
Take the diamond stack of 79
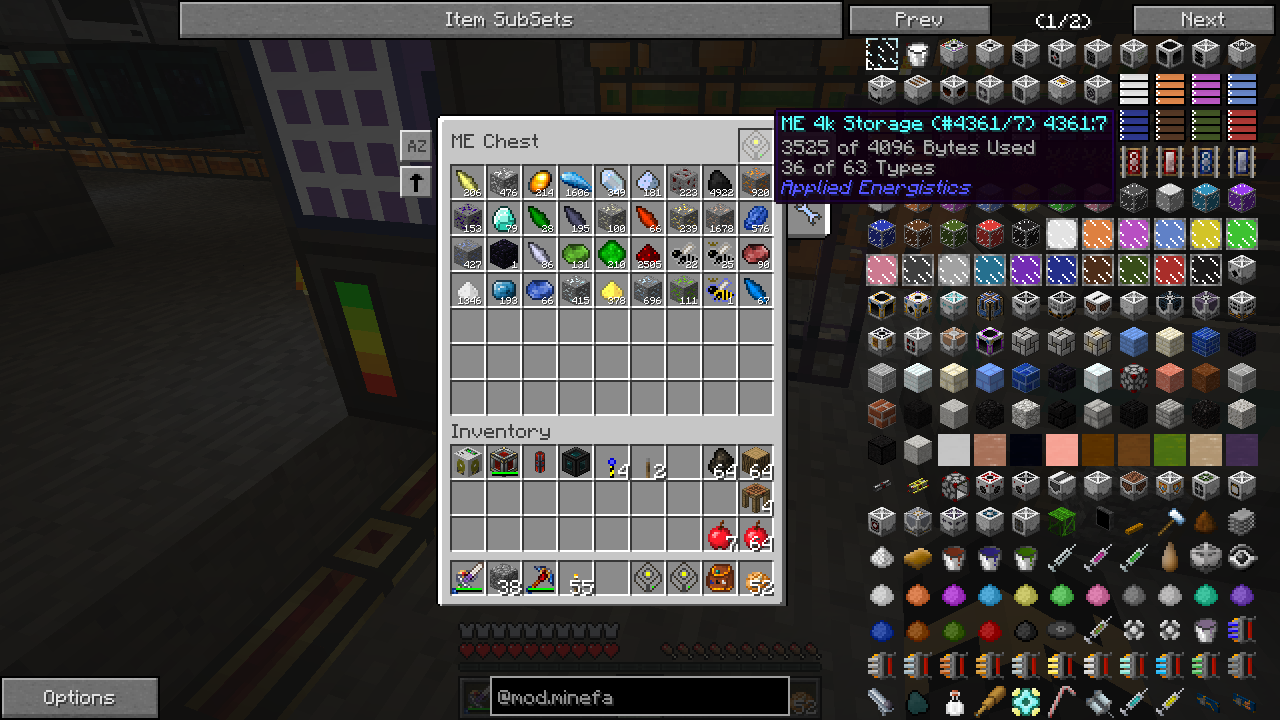point(504,219)
